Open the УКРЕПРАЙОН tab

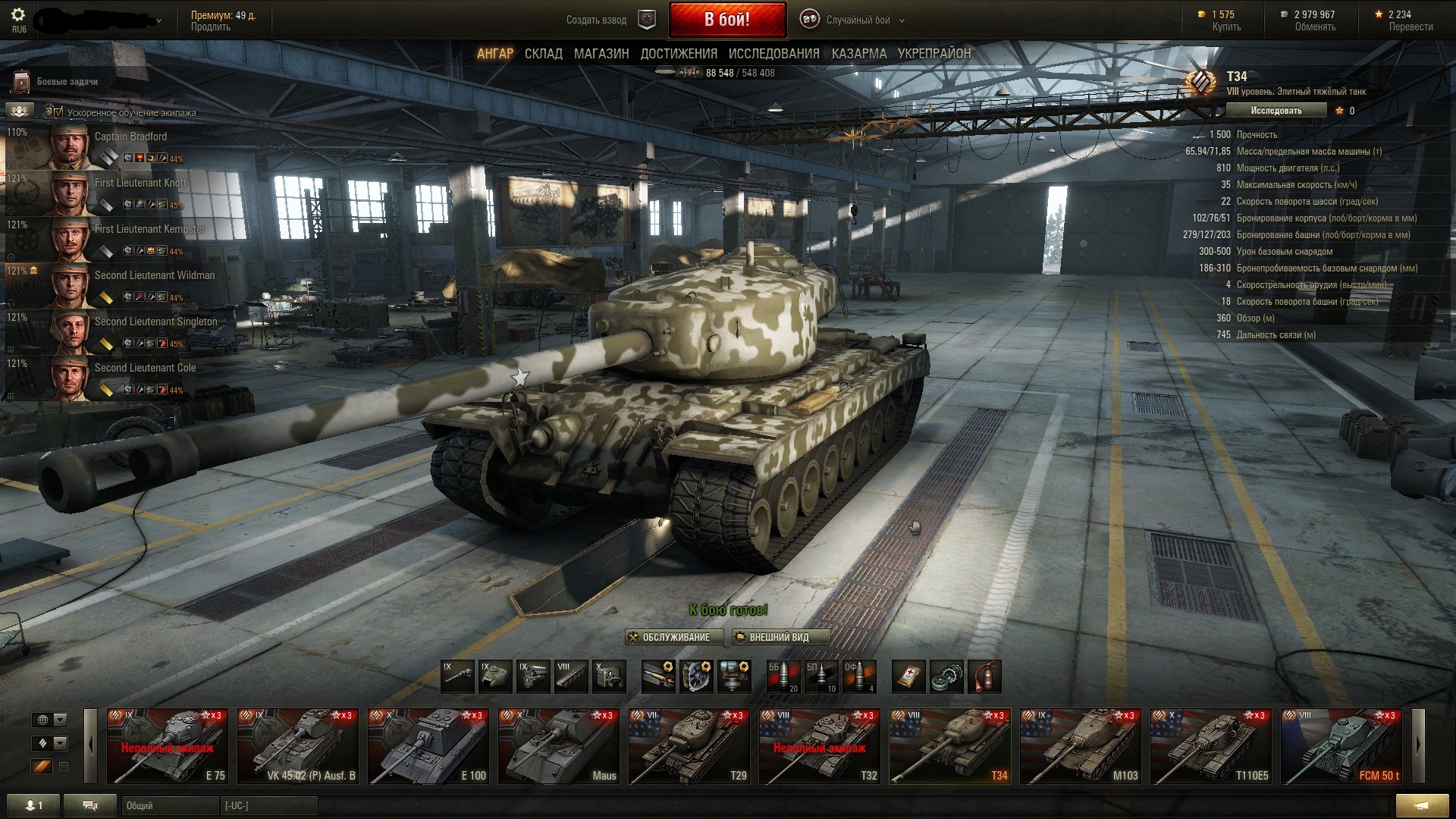[x=934, y=54]
